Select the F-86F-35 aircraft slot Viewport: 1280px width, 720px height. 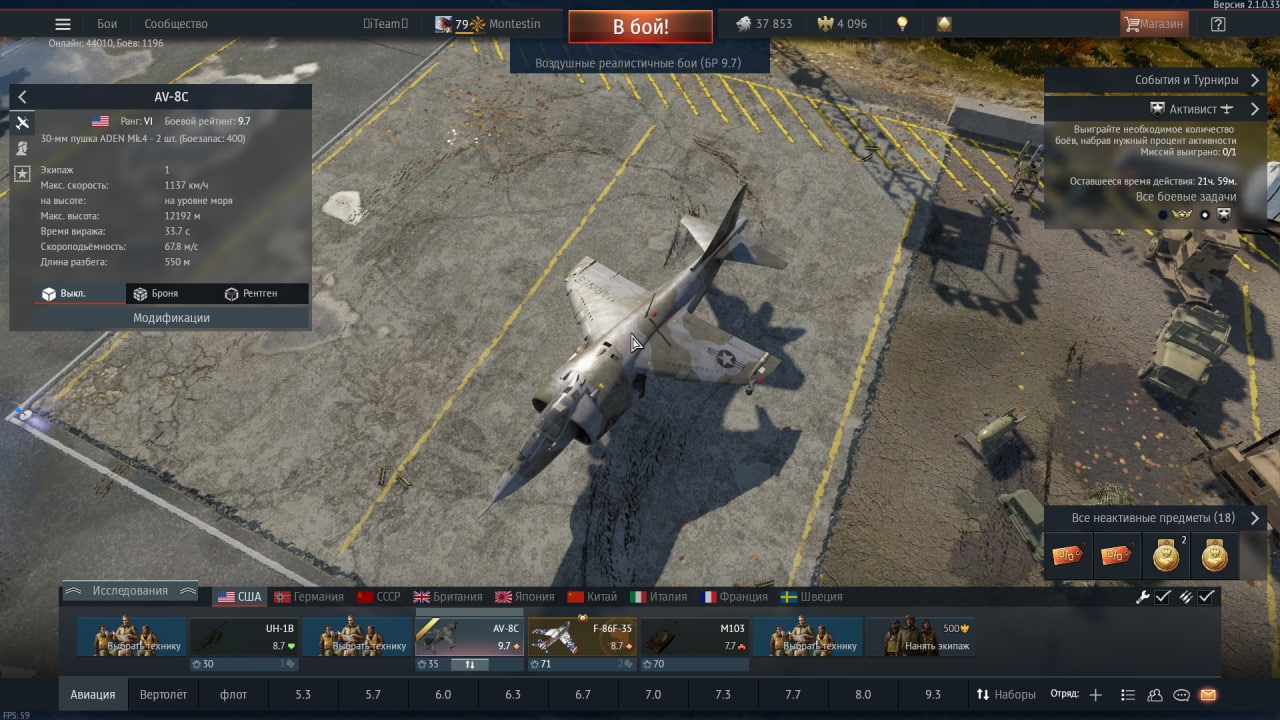(582, 637)
